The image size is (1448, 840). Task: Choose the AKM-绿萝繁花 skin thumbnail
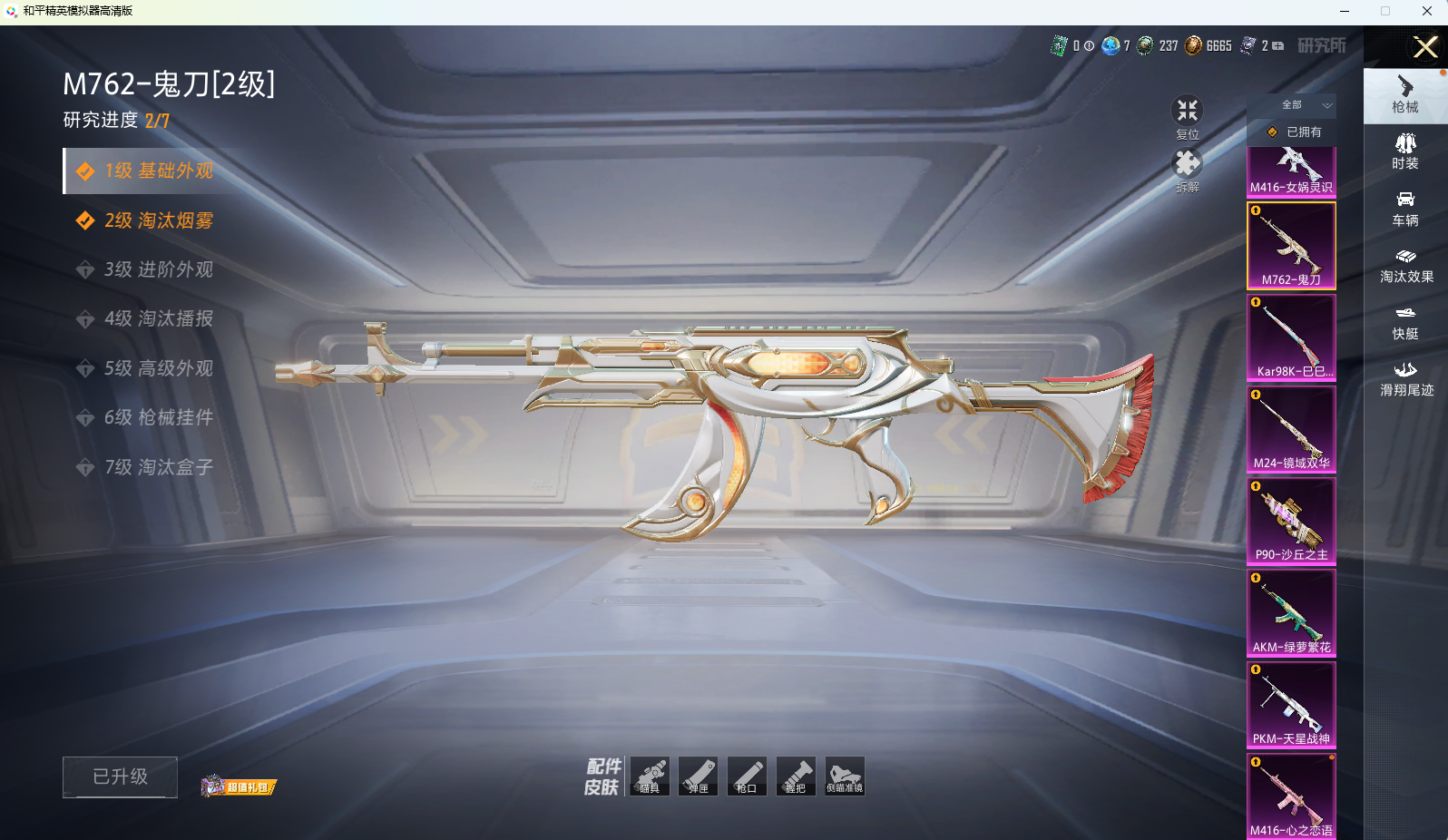[x=1291, y=613]
